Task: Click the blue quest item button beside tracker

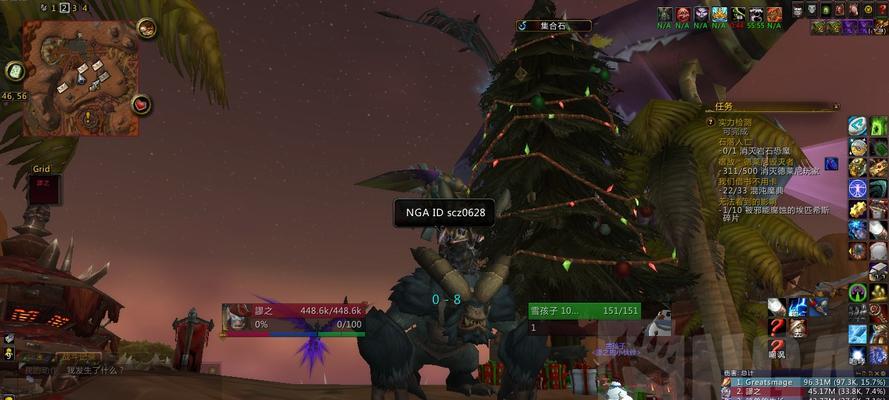Action: (x=831, y=163)
